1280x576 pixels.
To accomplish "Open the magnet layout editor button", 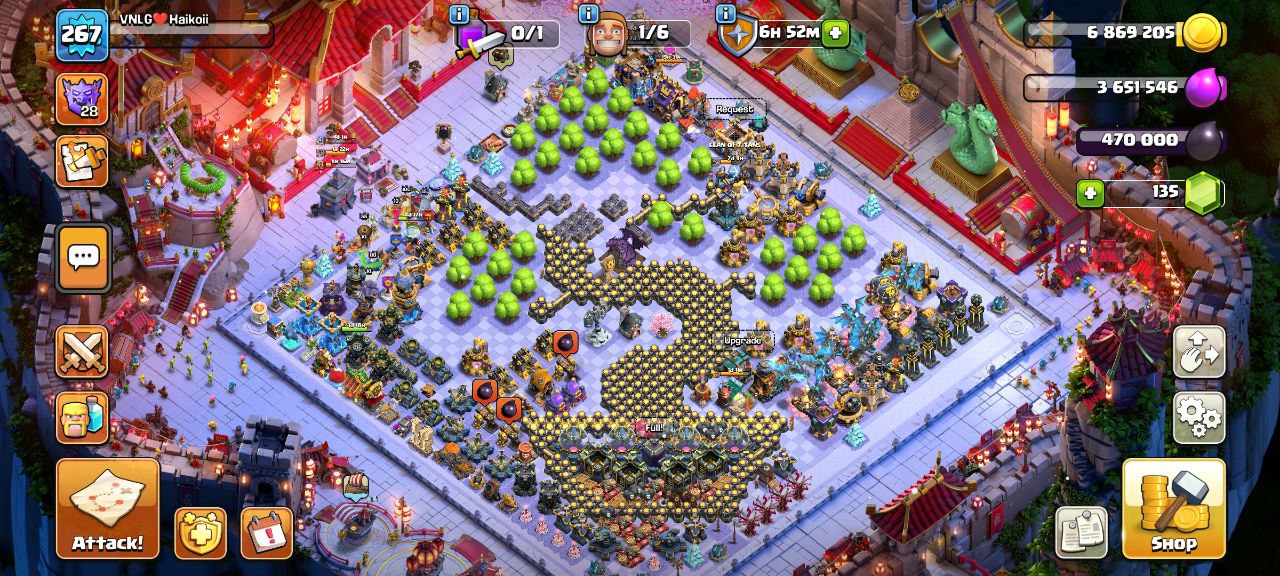I will coord(1199,352).
